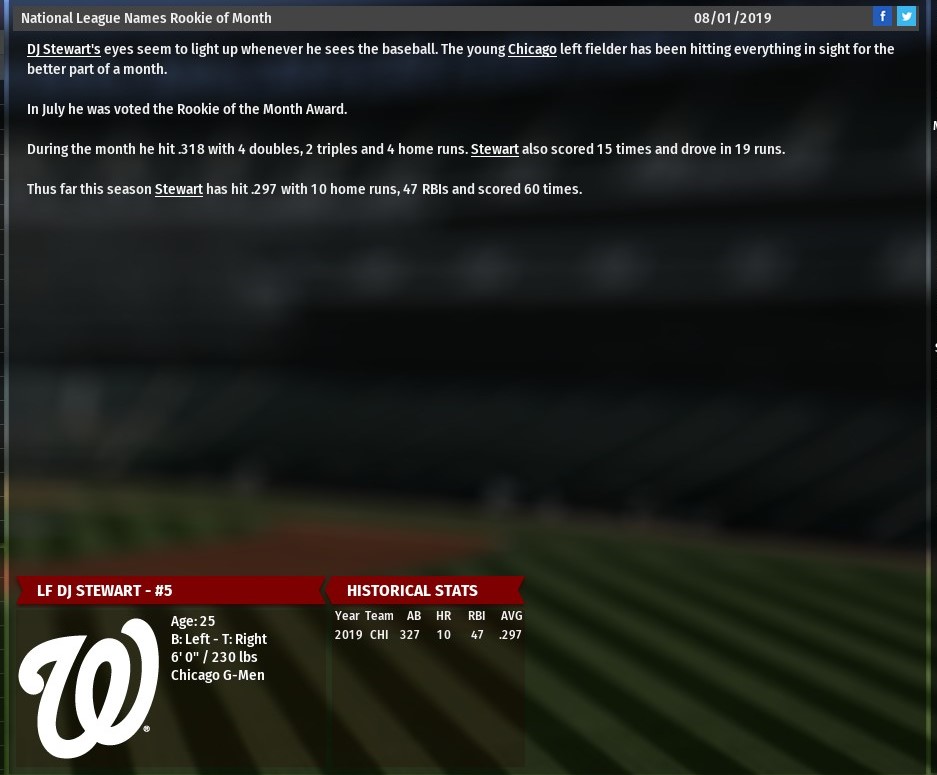The width and height of the screenshot is (937, 775).
Task: Click the Chicago G-Men team logo
Action: point(89,688)
